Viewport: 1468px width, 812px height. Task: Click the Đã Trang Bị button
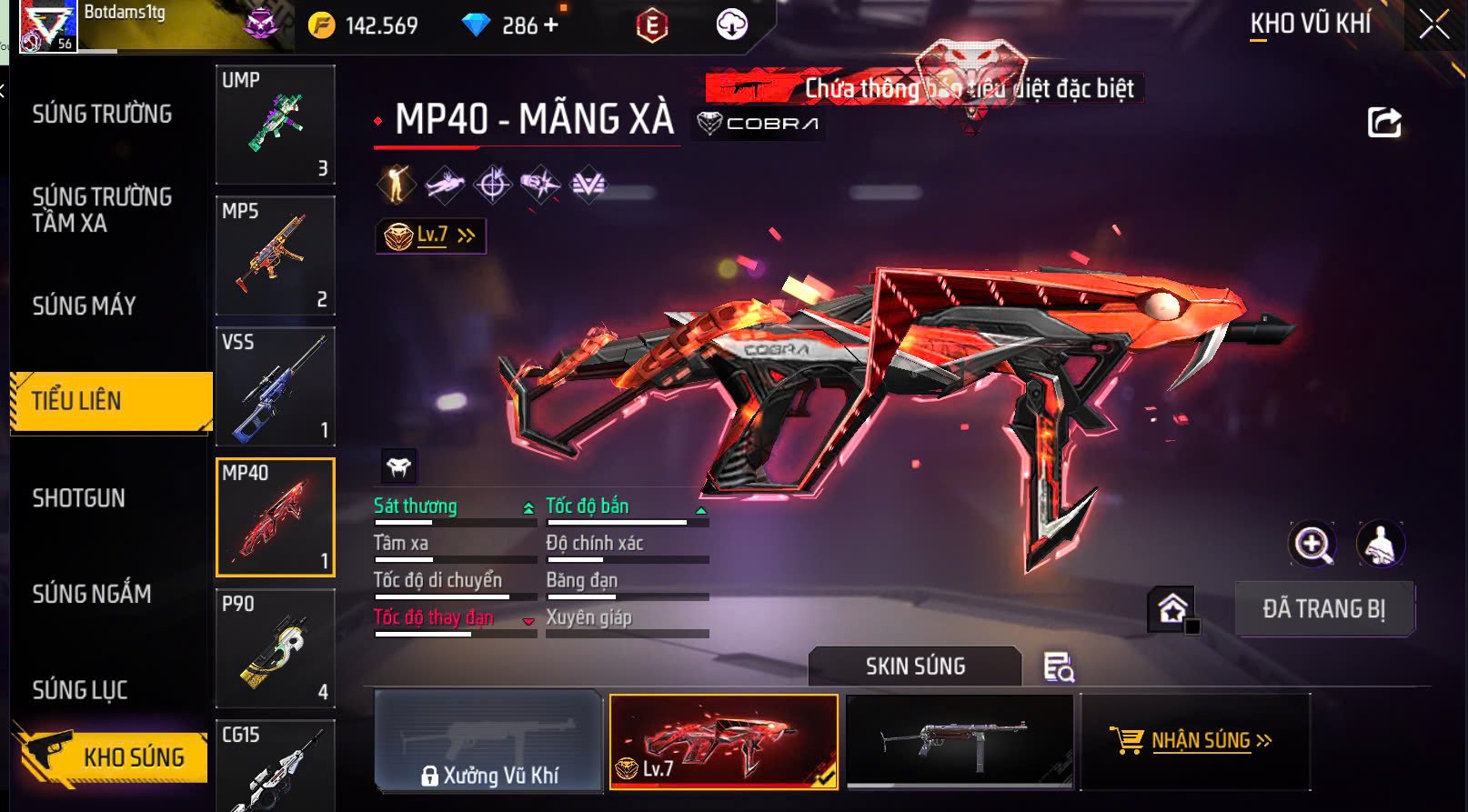coord(1323,609)
